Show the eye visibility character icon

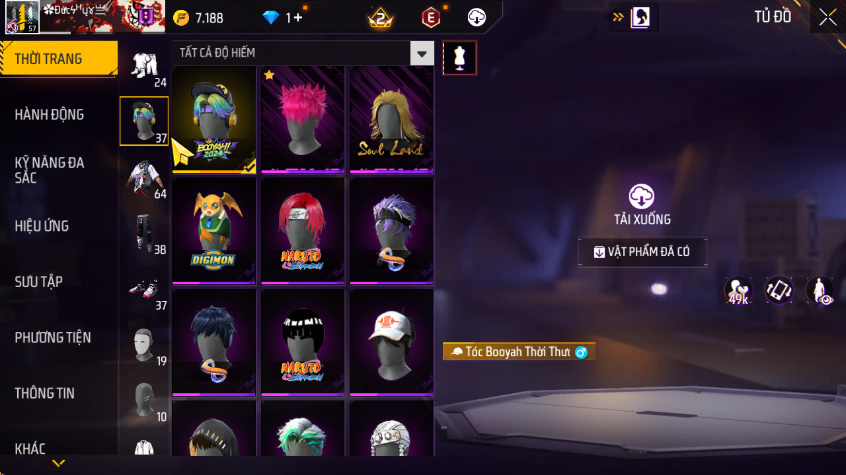820,291
